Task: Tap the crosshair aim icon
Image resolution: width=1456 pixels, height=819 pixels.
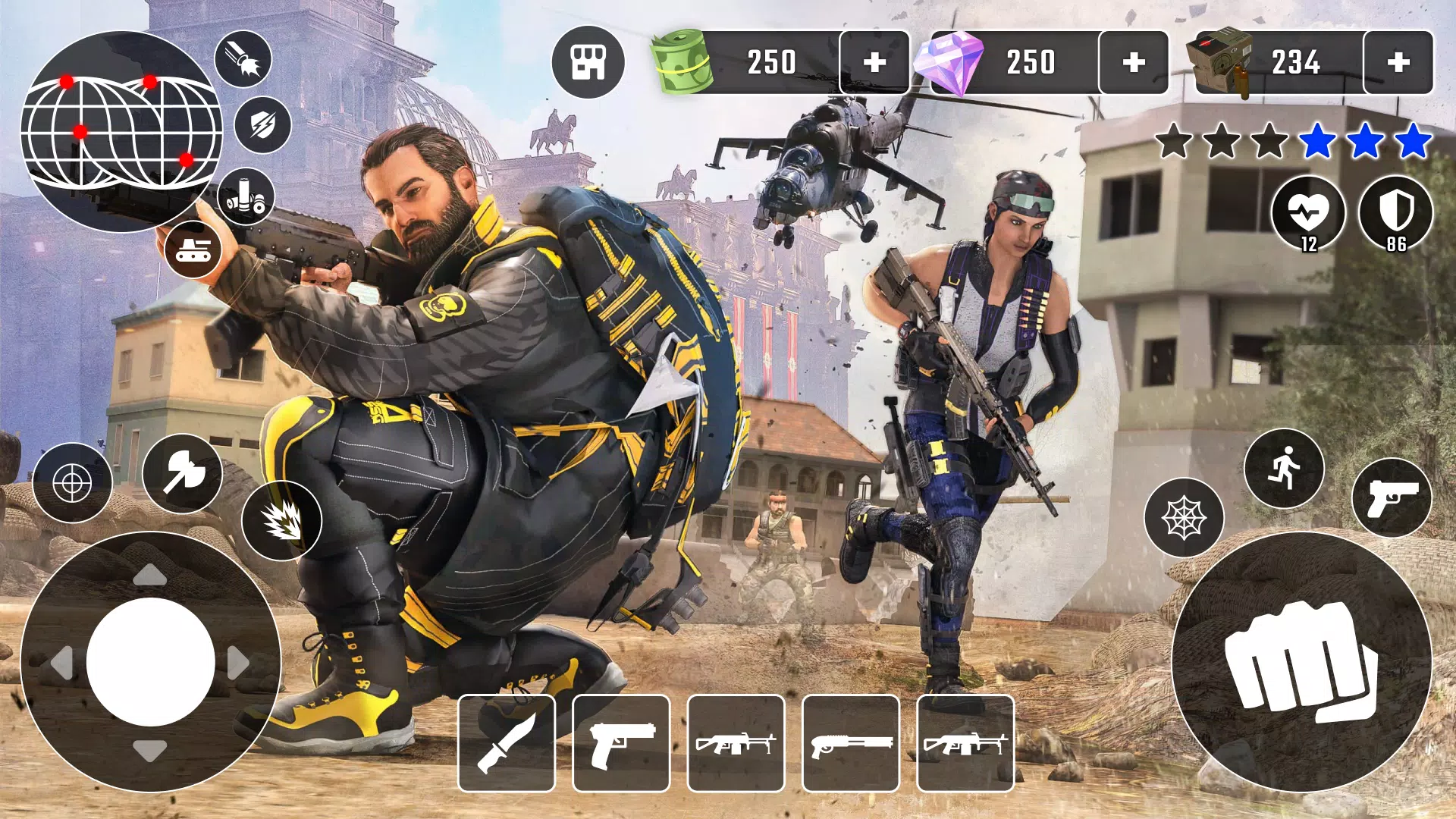Action: tap(72, 480)
